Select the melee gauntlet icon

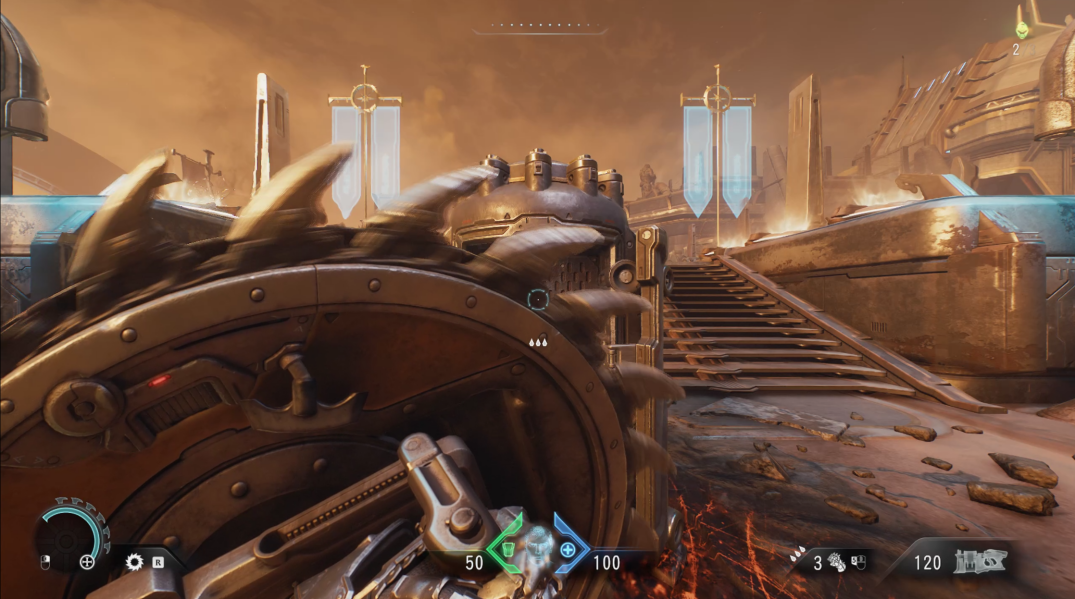(836, 562)
